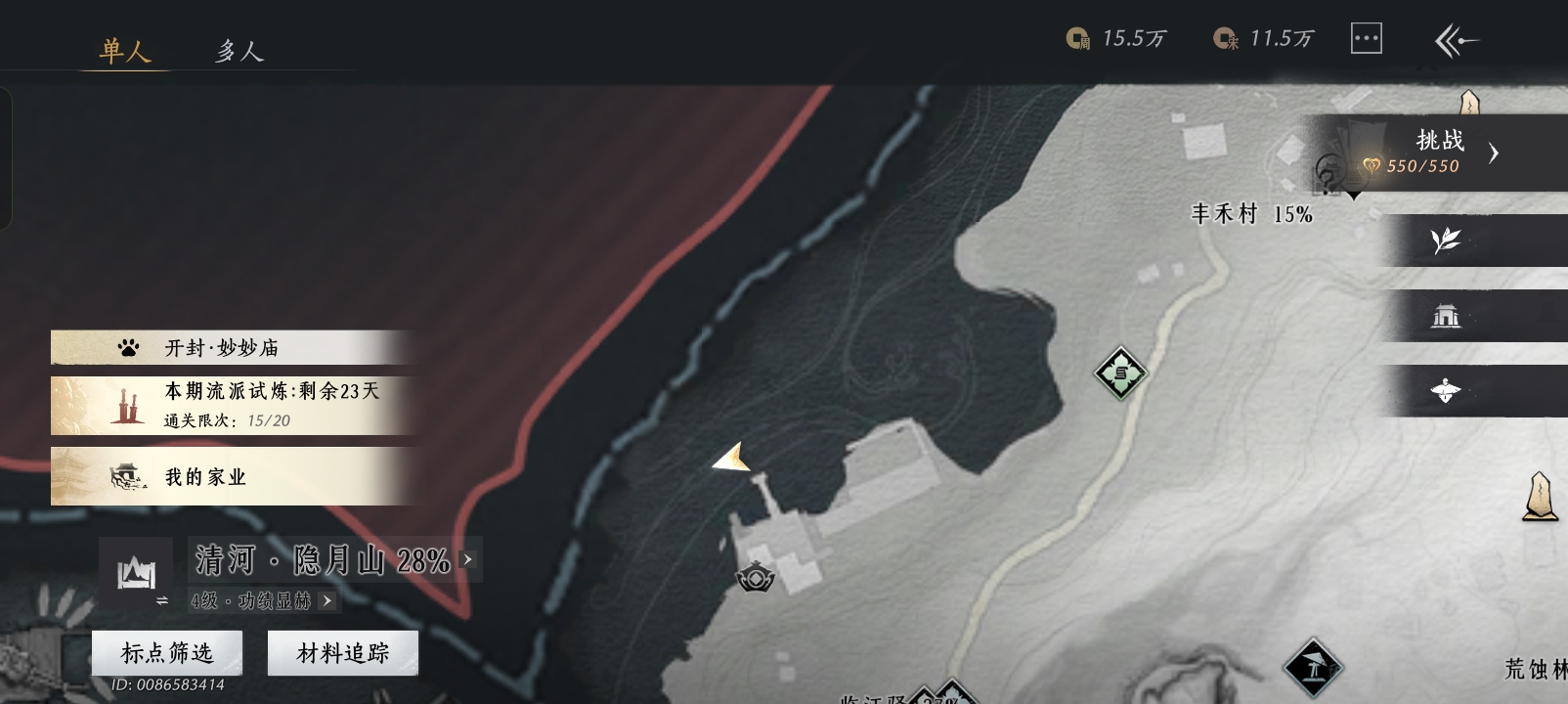
Task: Expand the 挑战 challenge panel chevron
Action: pyautogui.click(x=1494, y=153)
